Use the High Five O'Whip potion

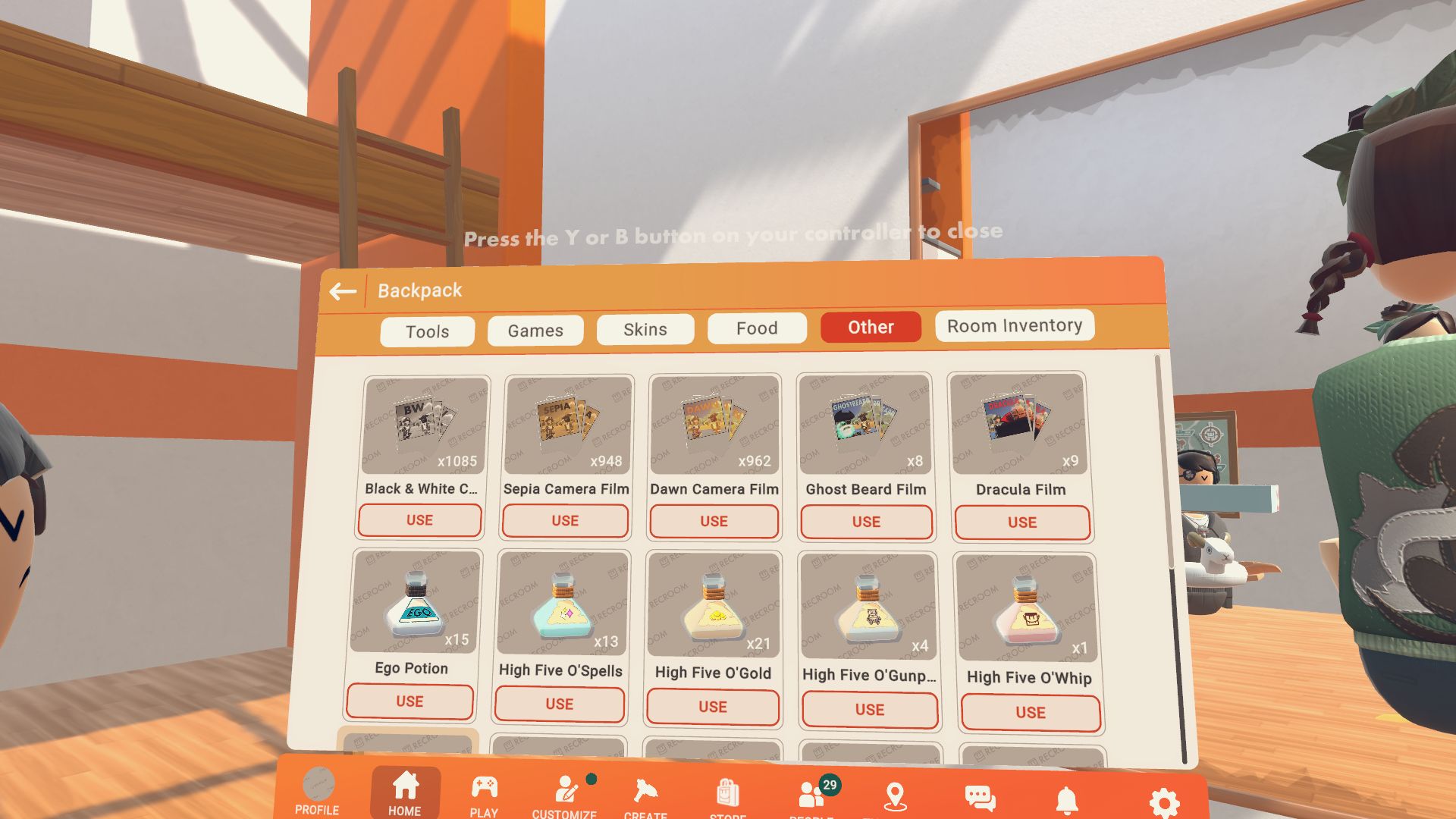[1031, 713]
